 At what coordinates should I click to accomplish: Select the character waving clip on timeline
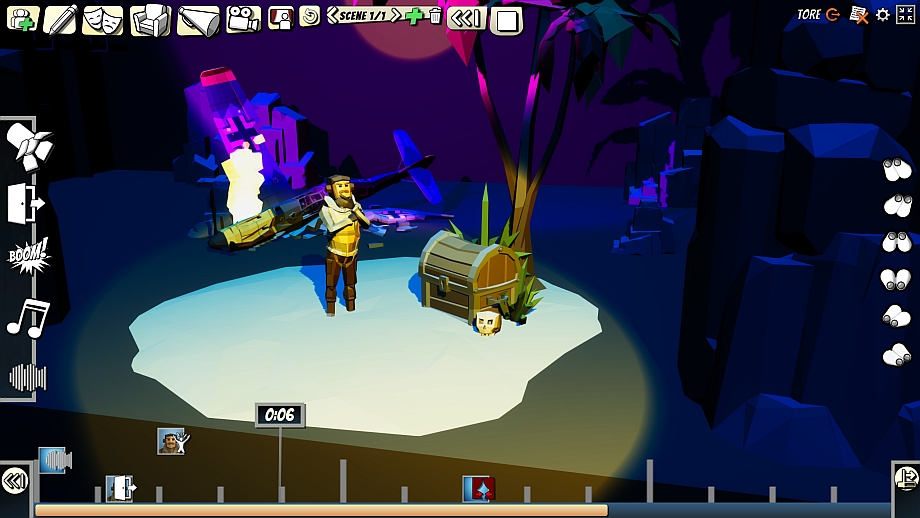(172, 441)
